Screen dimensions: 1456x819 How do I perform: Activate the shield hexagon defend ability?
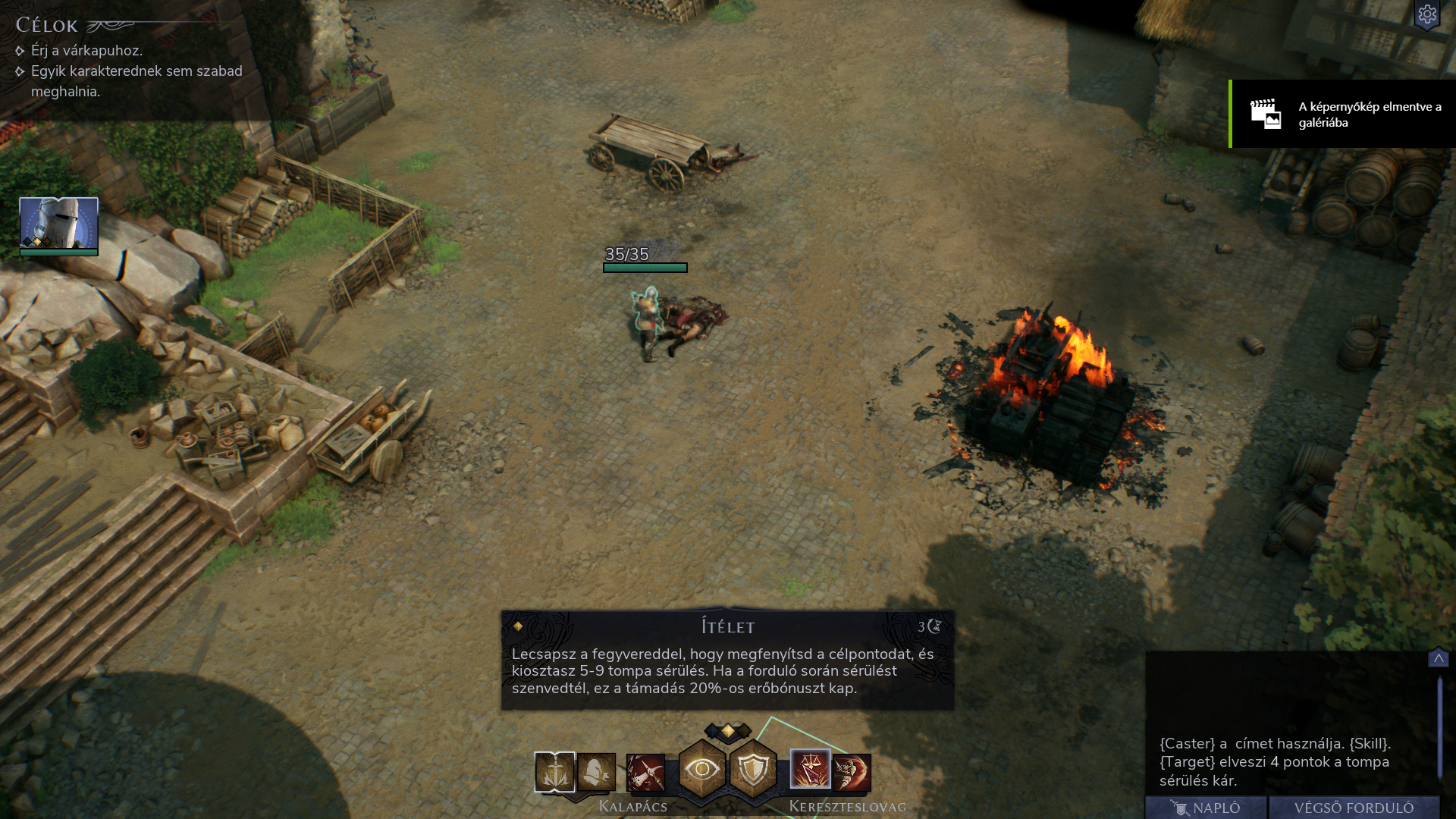click(x=753, y=770)
